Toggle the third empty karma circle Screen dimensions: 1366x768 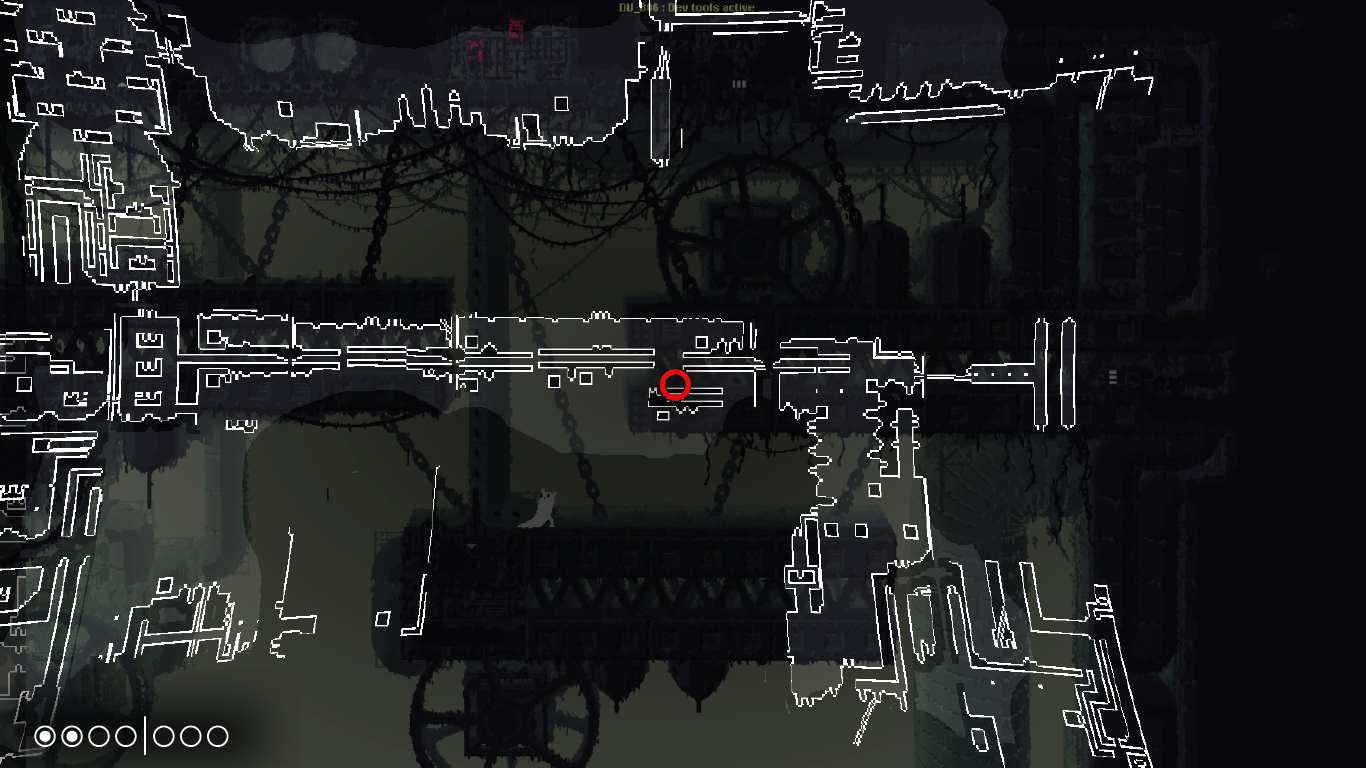coord(98,735)
